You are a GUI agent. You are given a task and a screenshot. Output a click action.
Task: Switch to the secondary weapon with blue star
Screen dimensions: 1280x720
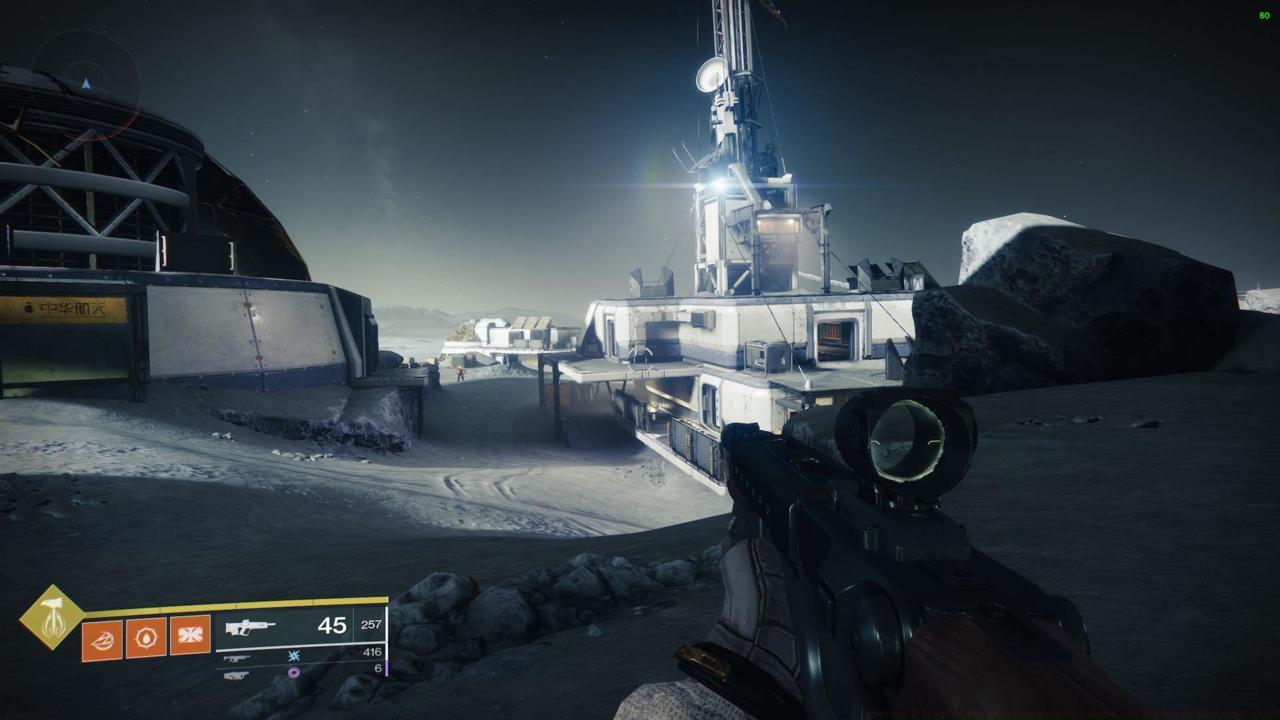pyautogui.click(x=238, y=658)
